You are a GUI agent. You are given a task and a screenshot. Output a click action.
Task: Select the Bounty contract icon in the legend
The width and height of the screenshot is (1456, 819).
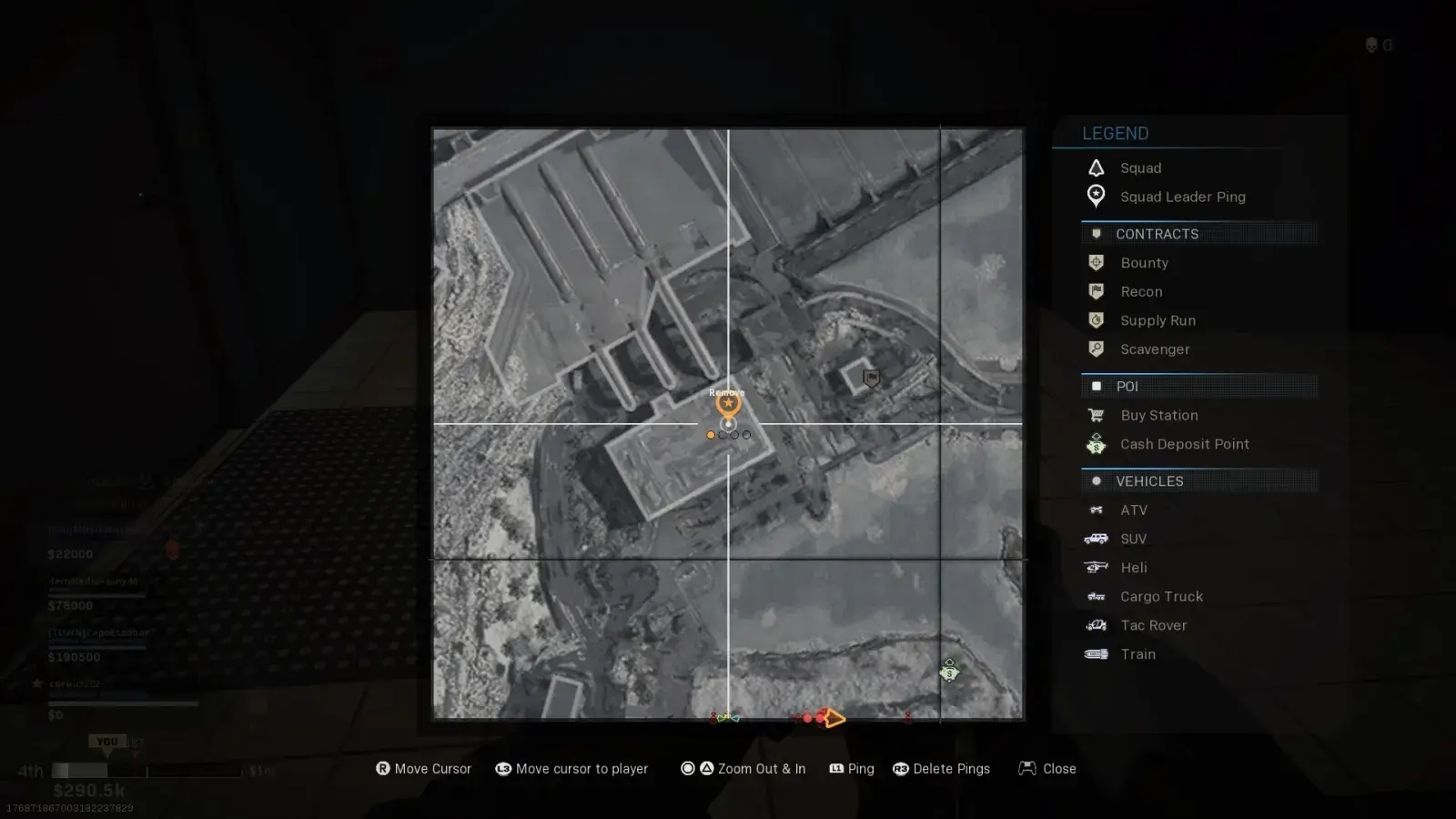click(1096, 263)
